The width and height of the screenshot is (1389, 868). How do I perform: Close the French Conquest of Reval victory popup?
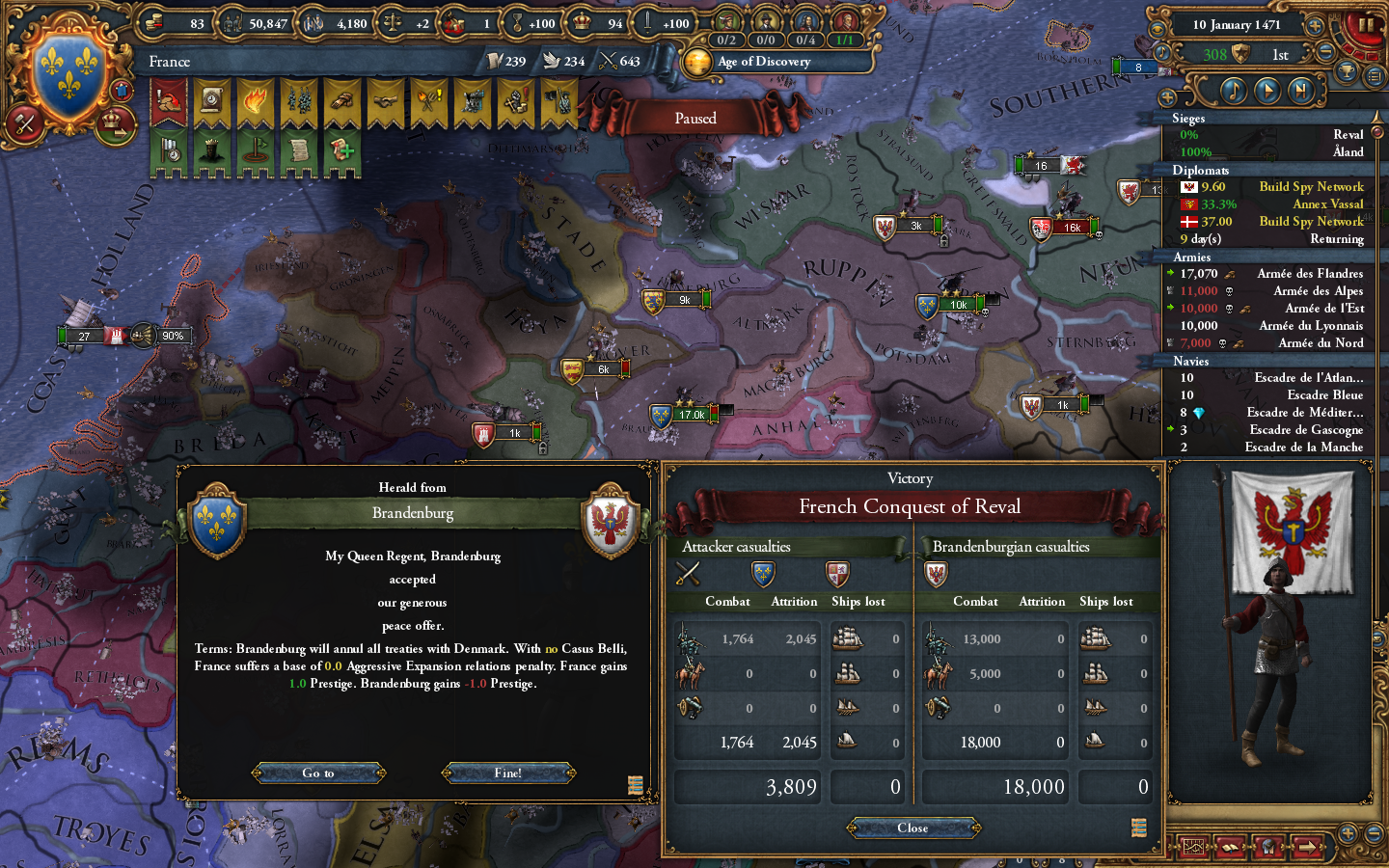coord(912,827)
